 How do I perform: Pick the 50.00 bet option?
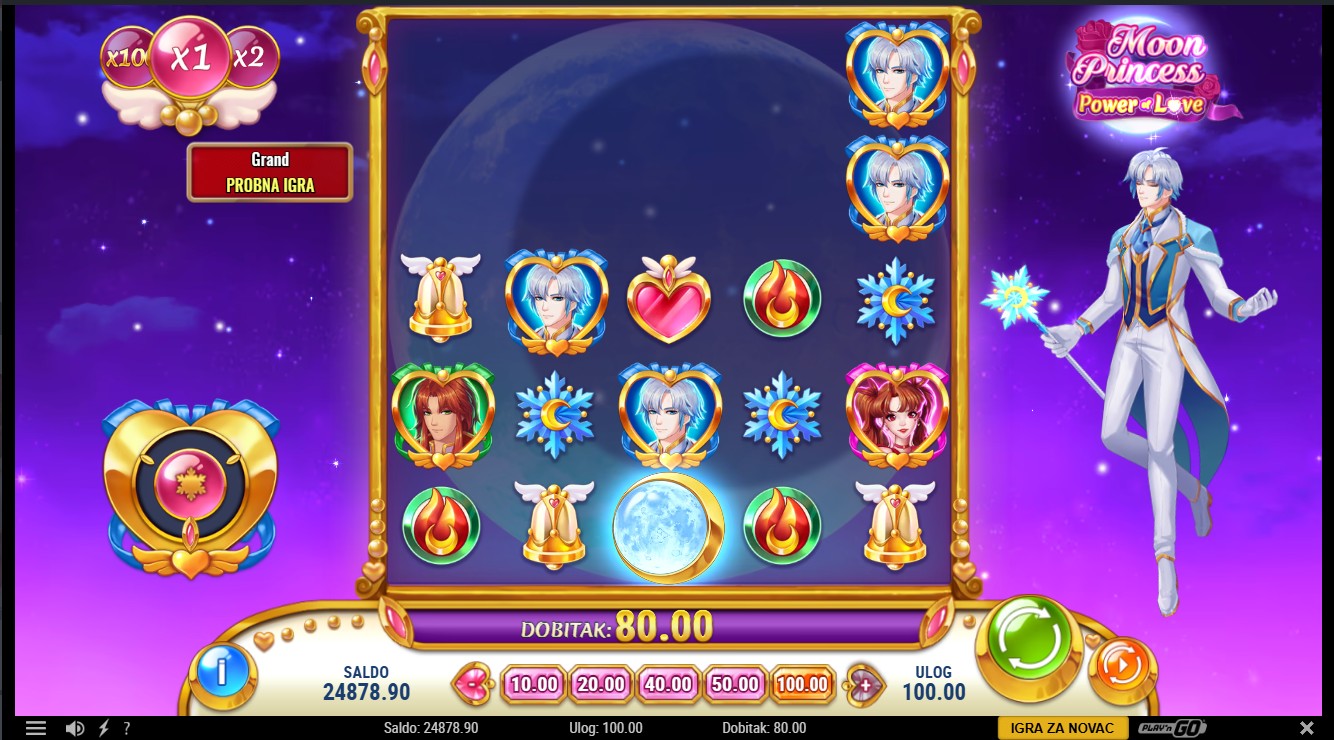click(735, 685)
